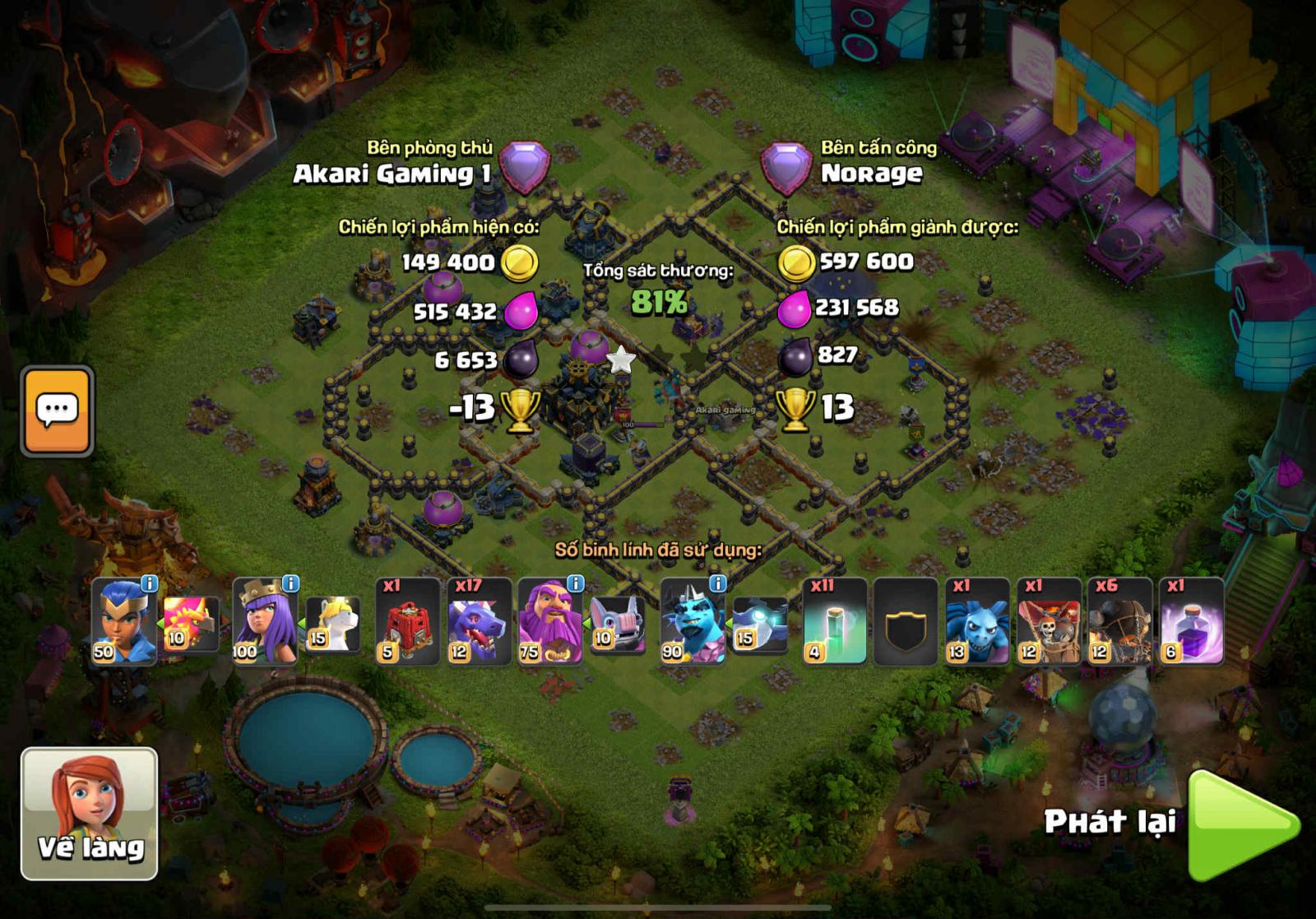
Task: Tap the defender clan name Akari Gaming 1
Action: click(x=393, y=173)
